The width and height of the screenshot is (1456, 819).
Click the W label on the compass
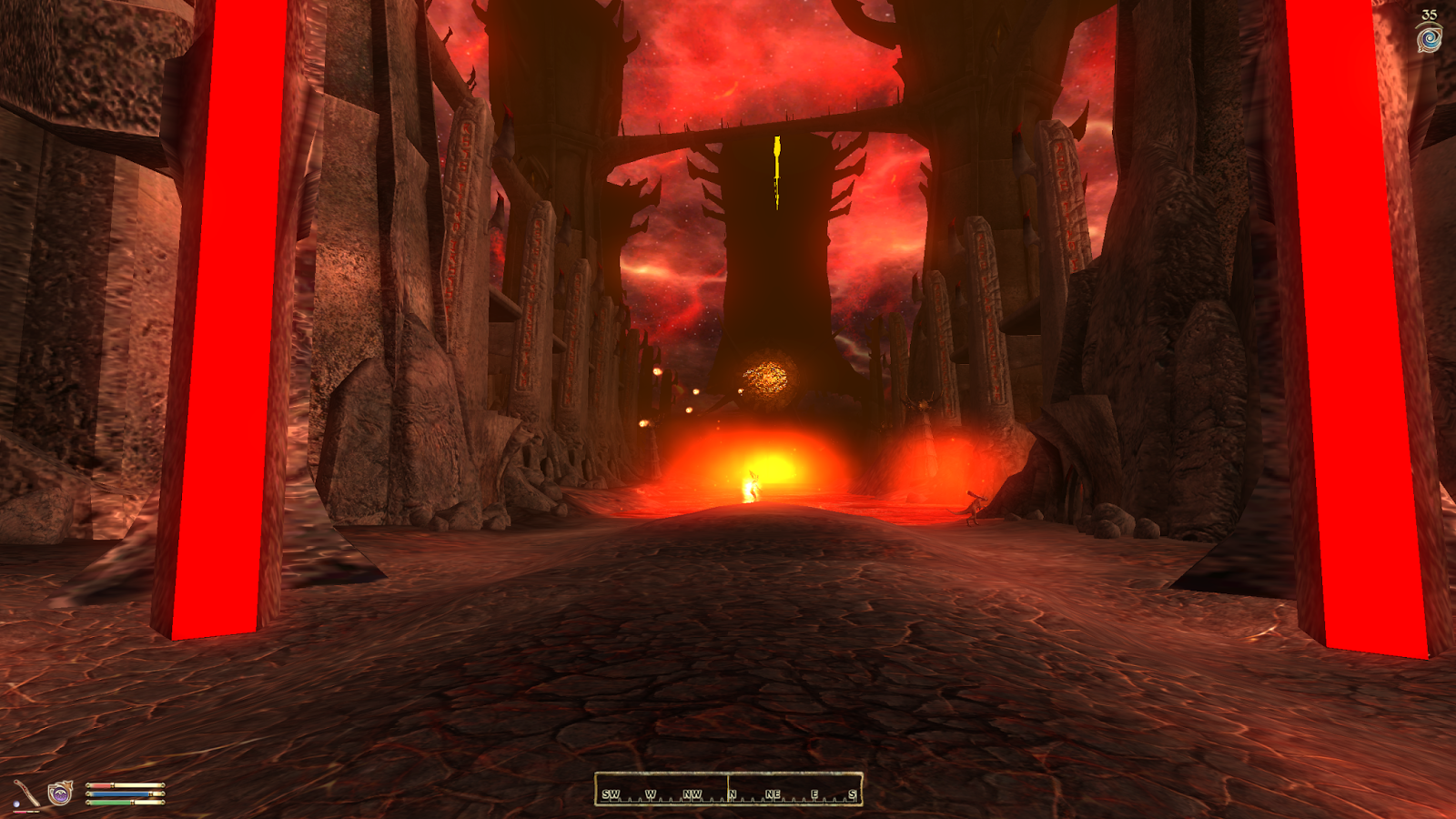(x=652, y=794)
